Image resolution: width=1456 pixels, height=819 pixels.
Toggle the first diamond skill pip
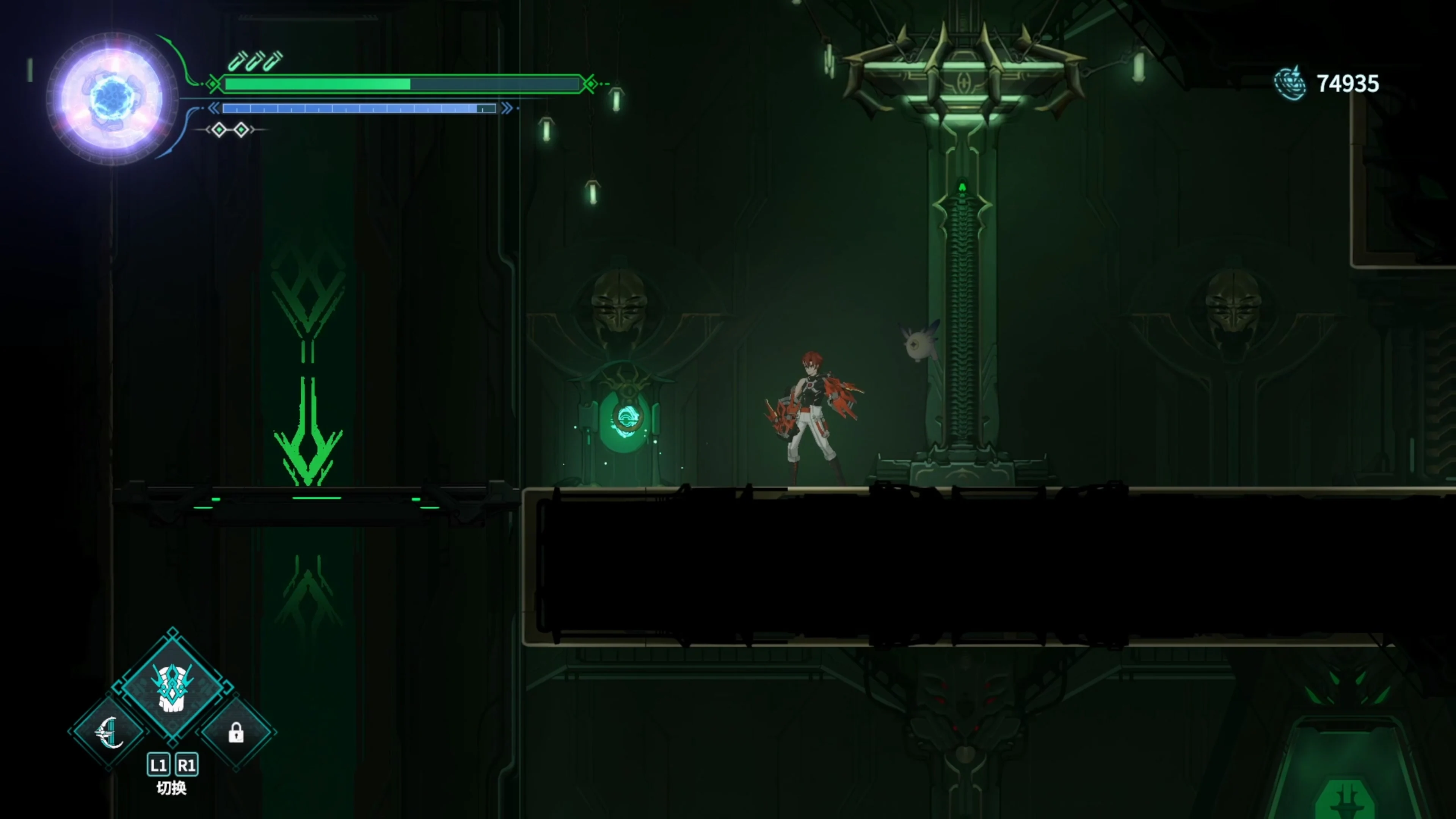point(220,130)
